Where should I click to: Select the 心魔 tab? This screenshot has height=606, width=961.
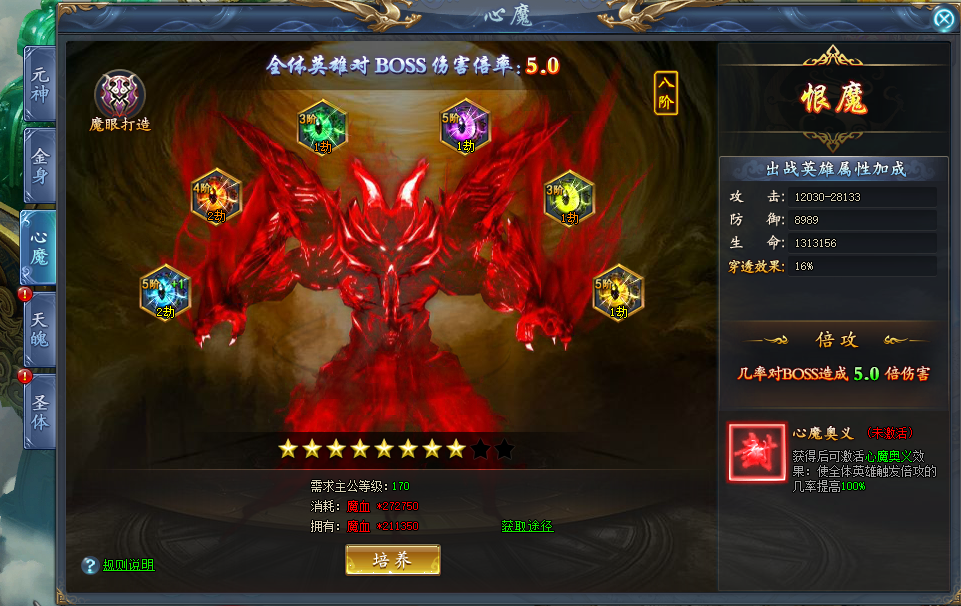40,247
